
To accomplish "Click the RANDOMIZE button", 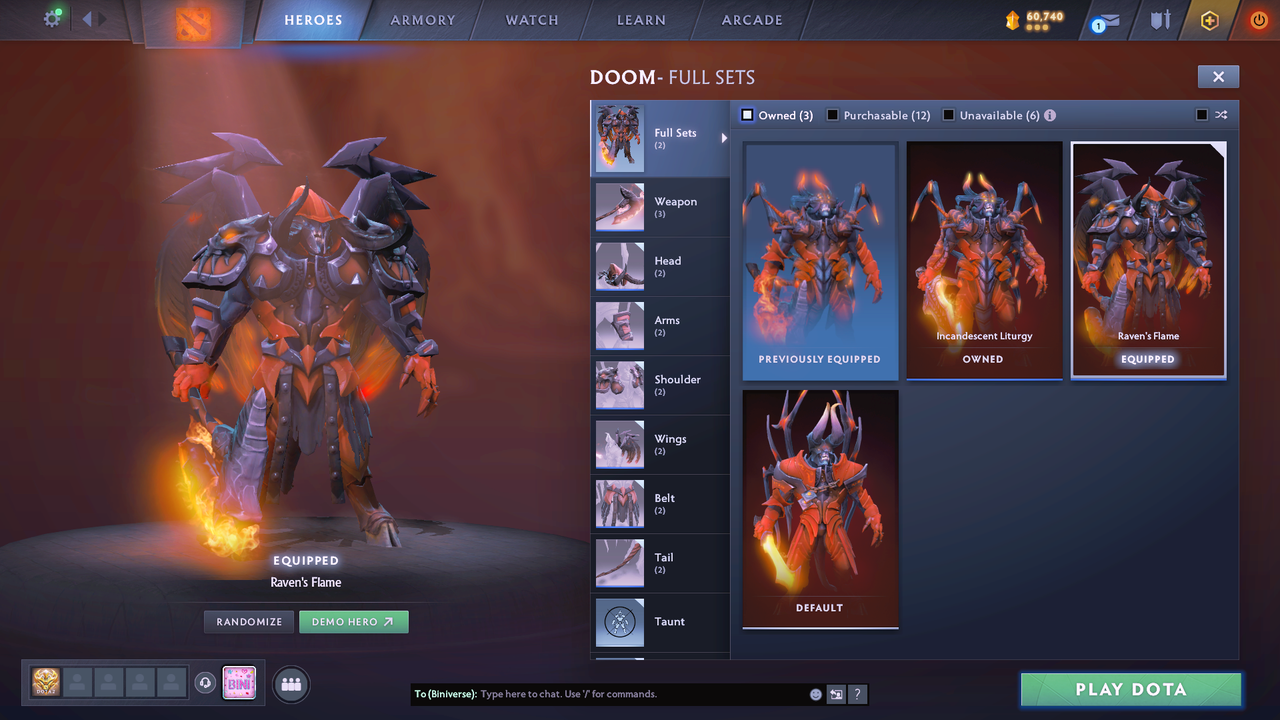I will coord(248,621).
